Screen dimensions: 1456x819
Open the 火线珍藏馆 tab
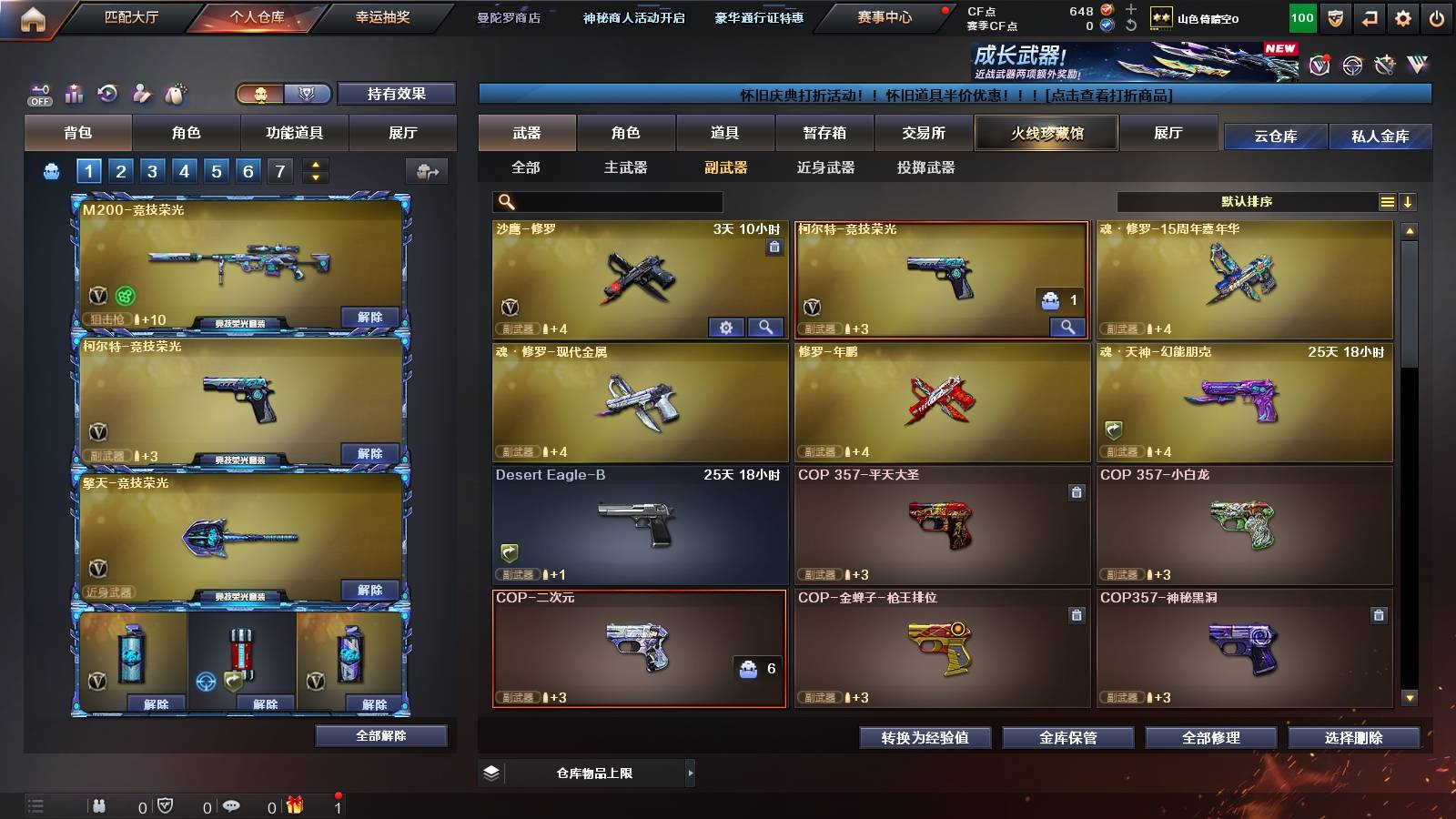tap(1046, 133)
